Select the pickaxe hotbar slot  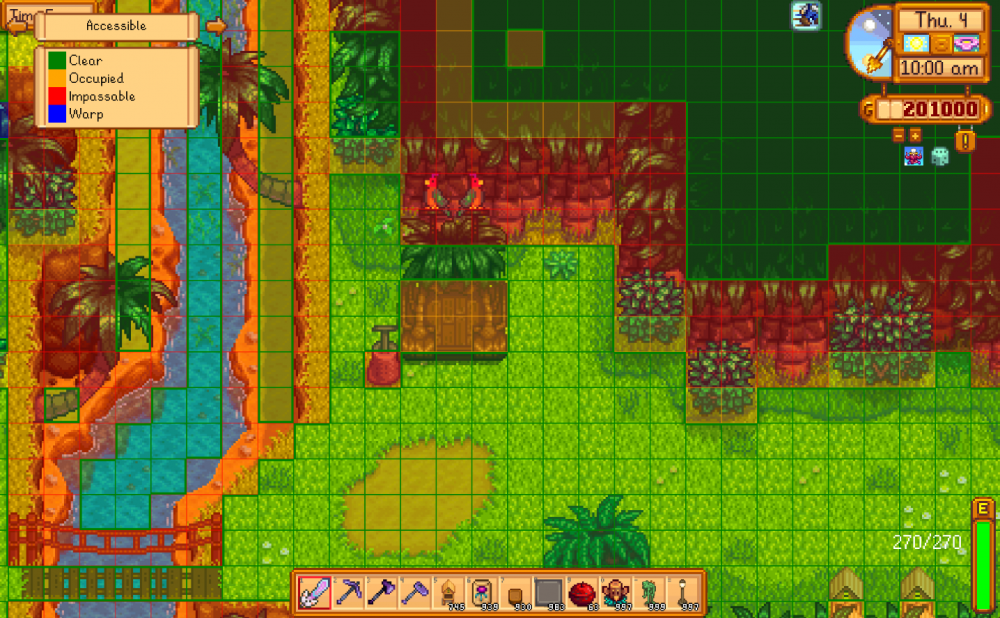[x=349, y=592]
